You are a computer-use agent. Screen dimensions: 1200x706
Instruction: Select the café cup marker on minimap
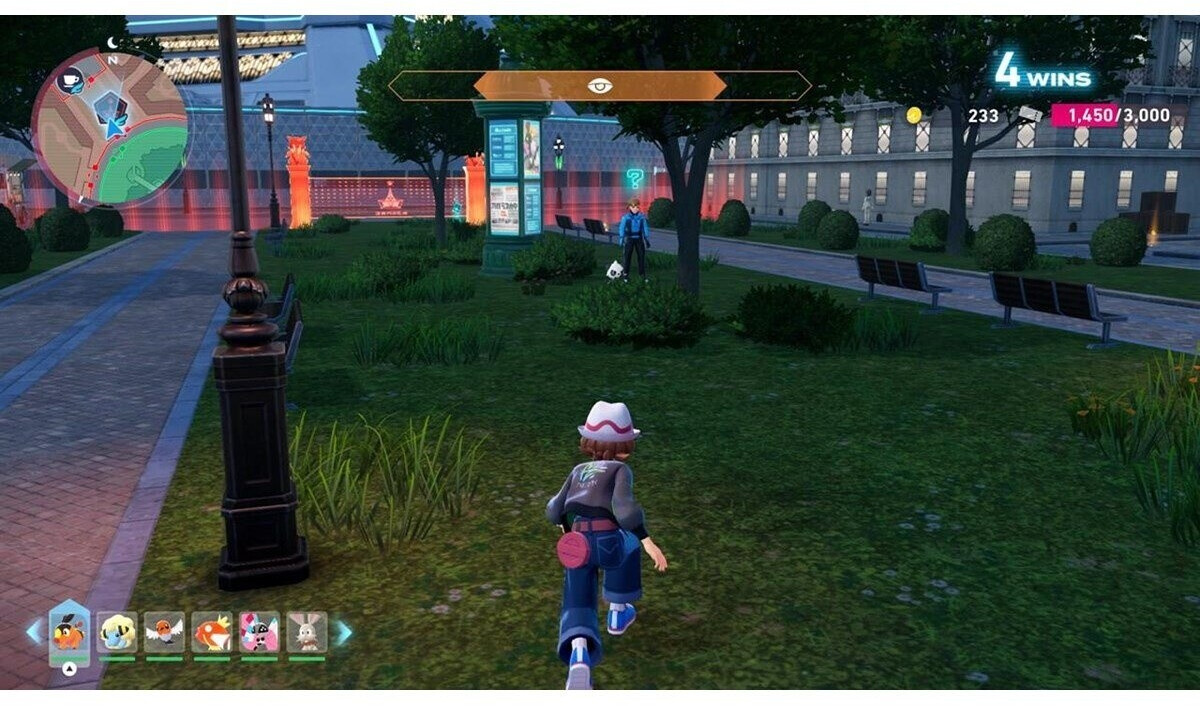coord(70,81)
